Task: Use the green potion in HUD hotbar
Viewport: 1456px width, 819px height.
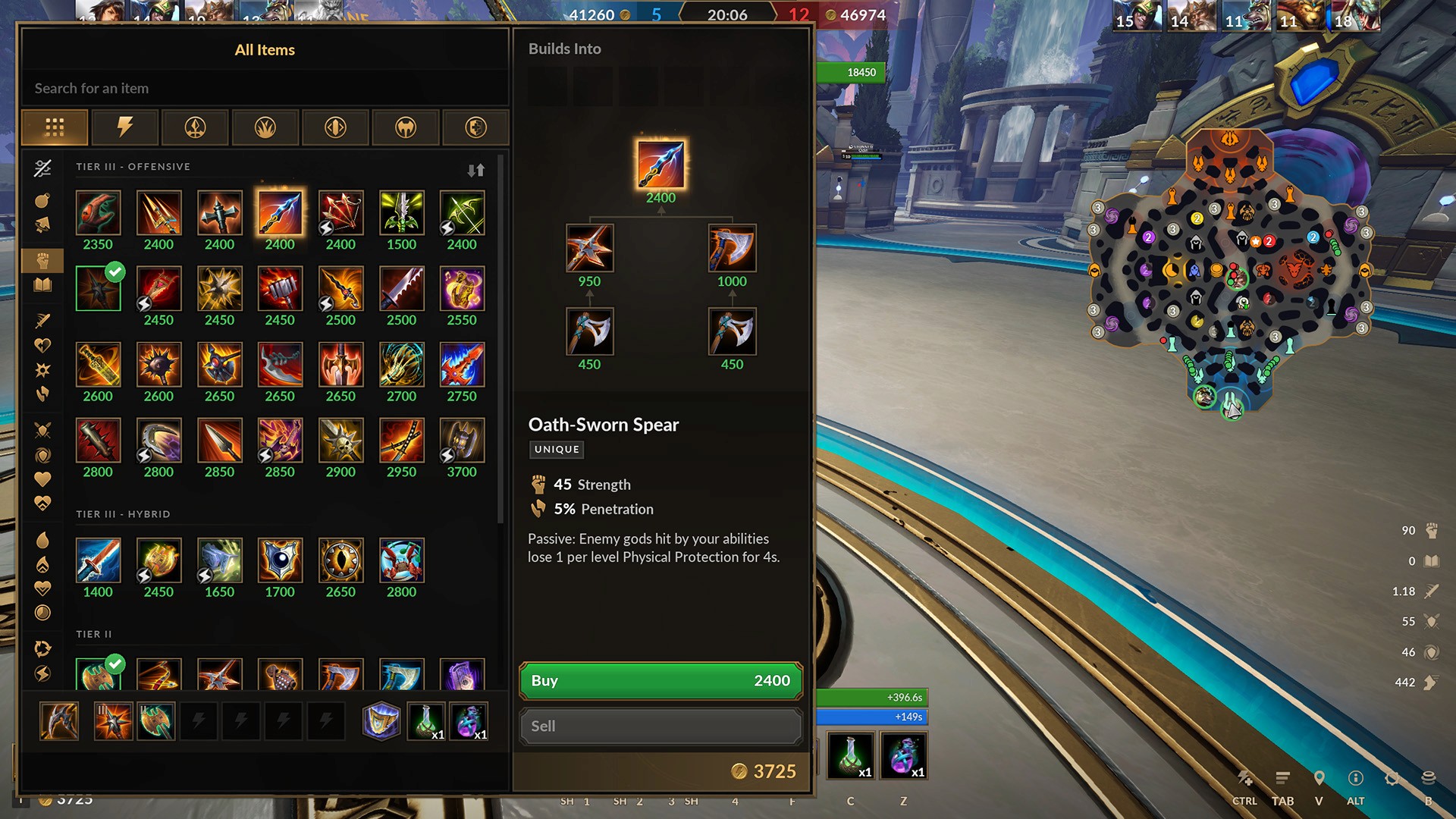Action: click(851, 755)
